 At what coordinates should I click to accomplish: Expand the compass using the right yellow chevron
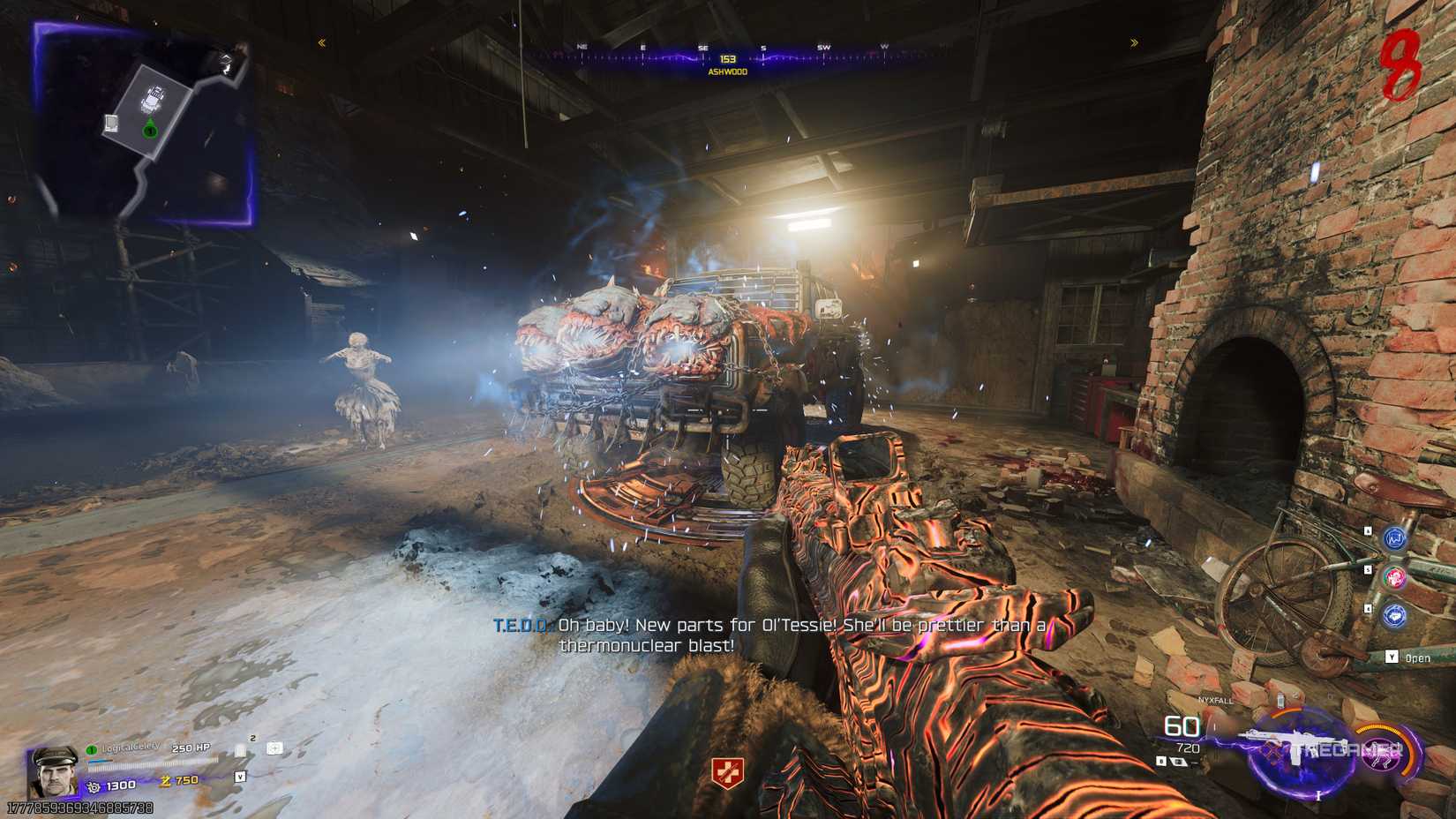point(1135,41)
